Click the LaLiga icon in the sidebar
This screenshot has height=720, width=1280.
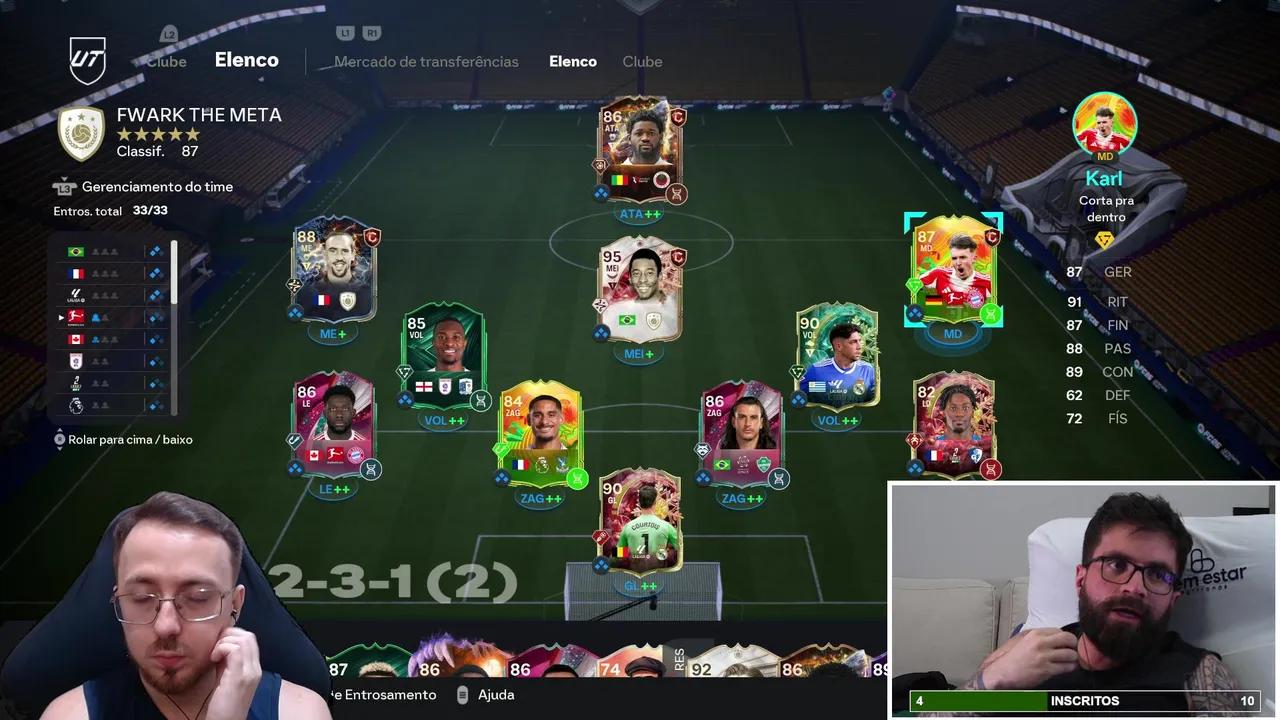coord(76,295)
